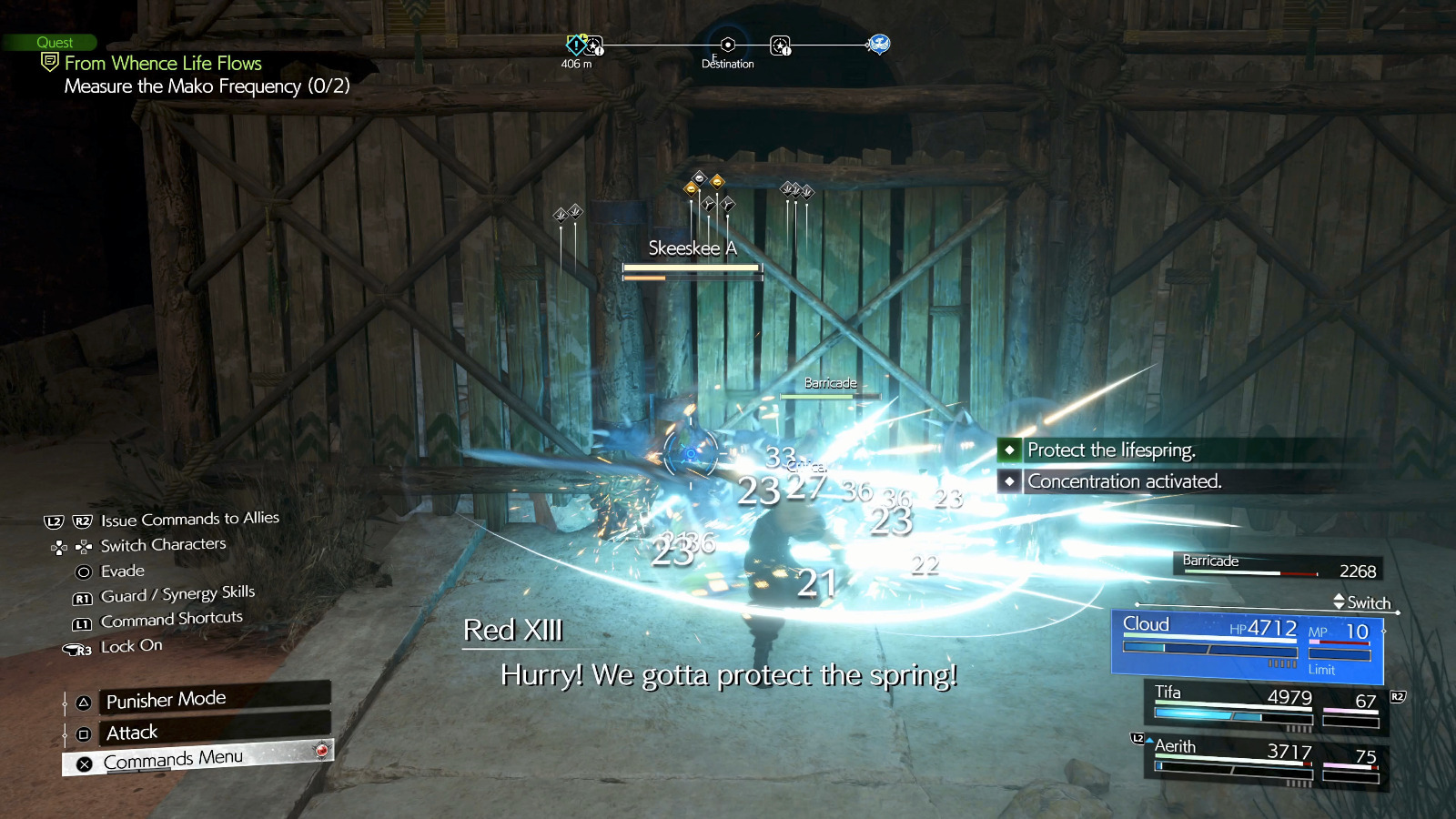Click the Concentration activated notification
Screen dimensions: 1456x819
click(1125, 481)
